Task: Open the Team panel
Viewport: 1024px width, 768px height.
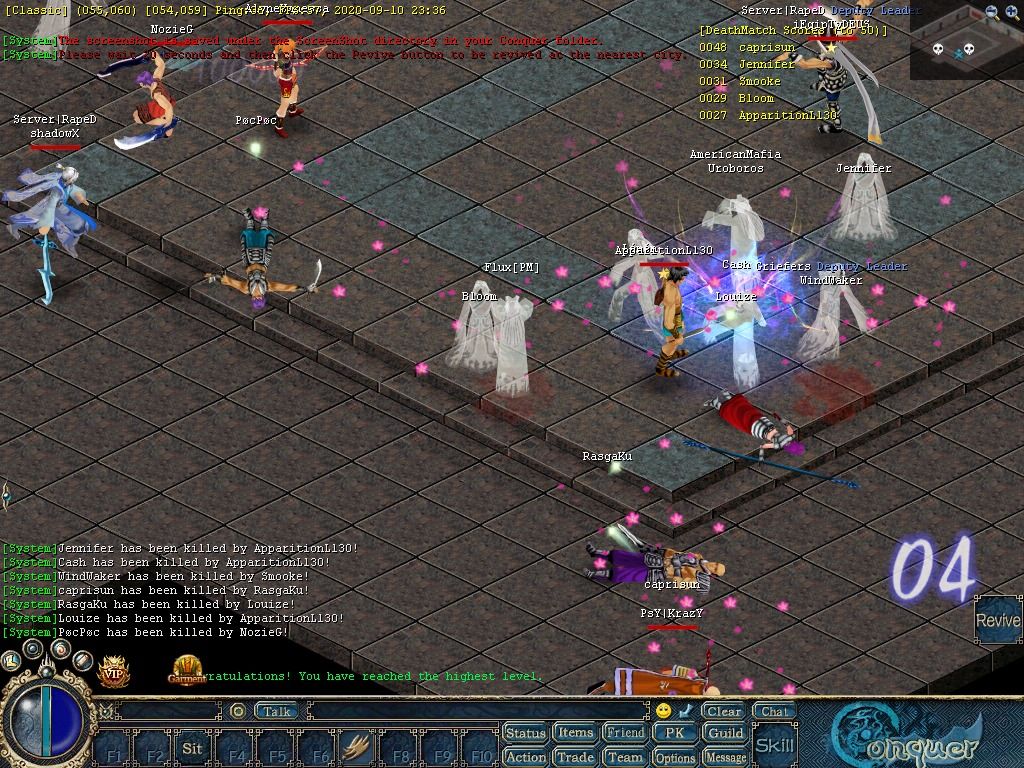Action: click(626, 757)
